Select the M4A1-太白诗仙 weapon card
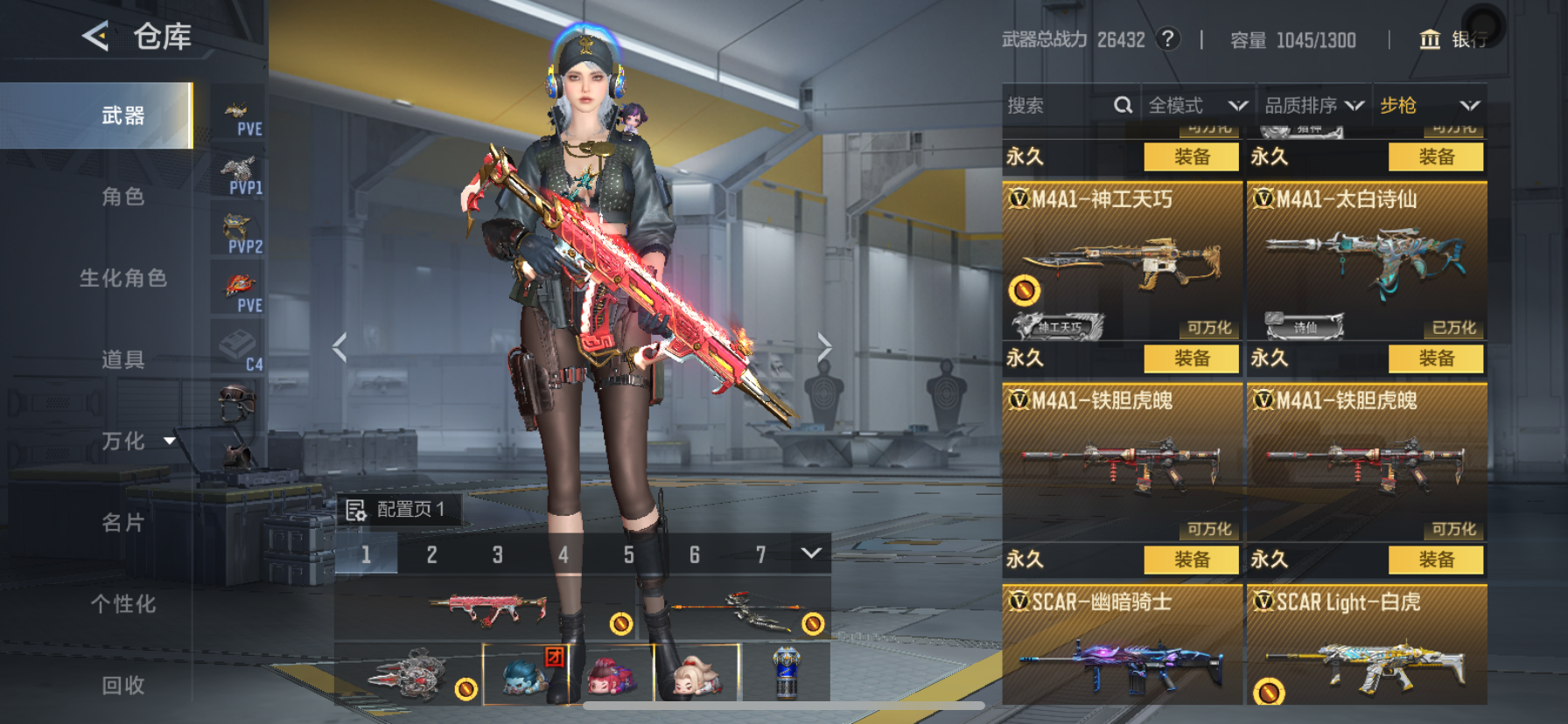This screenshot has width=1568, height=724. point(1366,261)
